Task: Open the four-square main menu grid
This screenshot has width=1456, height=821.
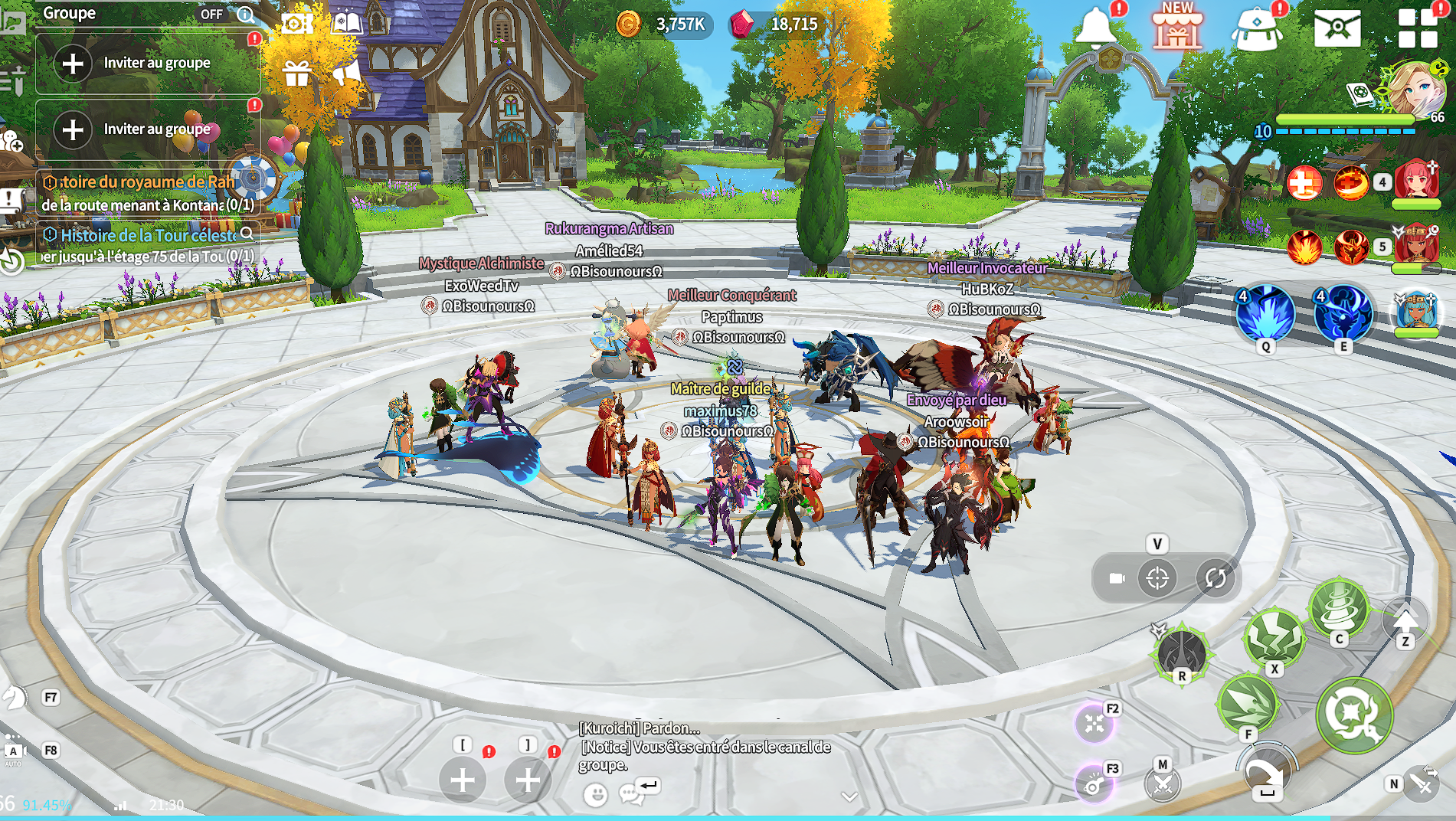Action: click(1417, 28)
